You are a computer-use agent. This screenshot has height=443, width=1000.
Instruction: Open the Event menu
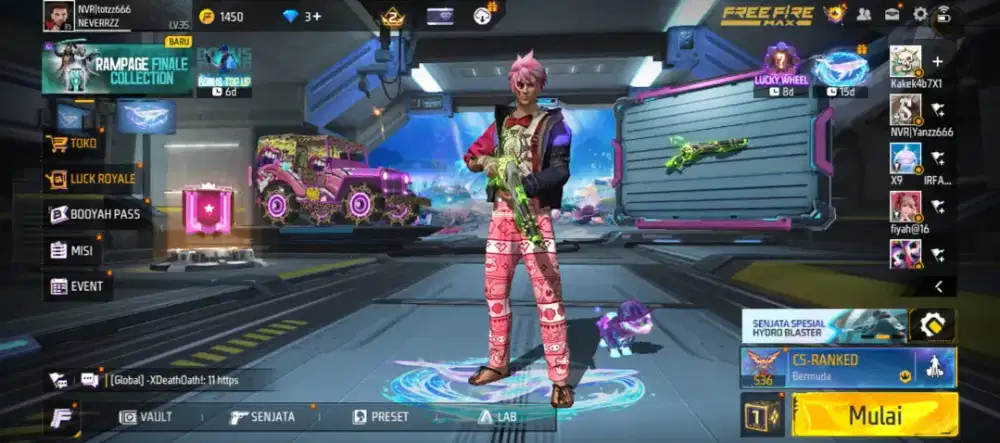click(77, 286)
